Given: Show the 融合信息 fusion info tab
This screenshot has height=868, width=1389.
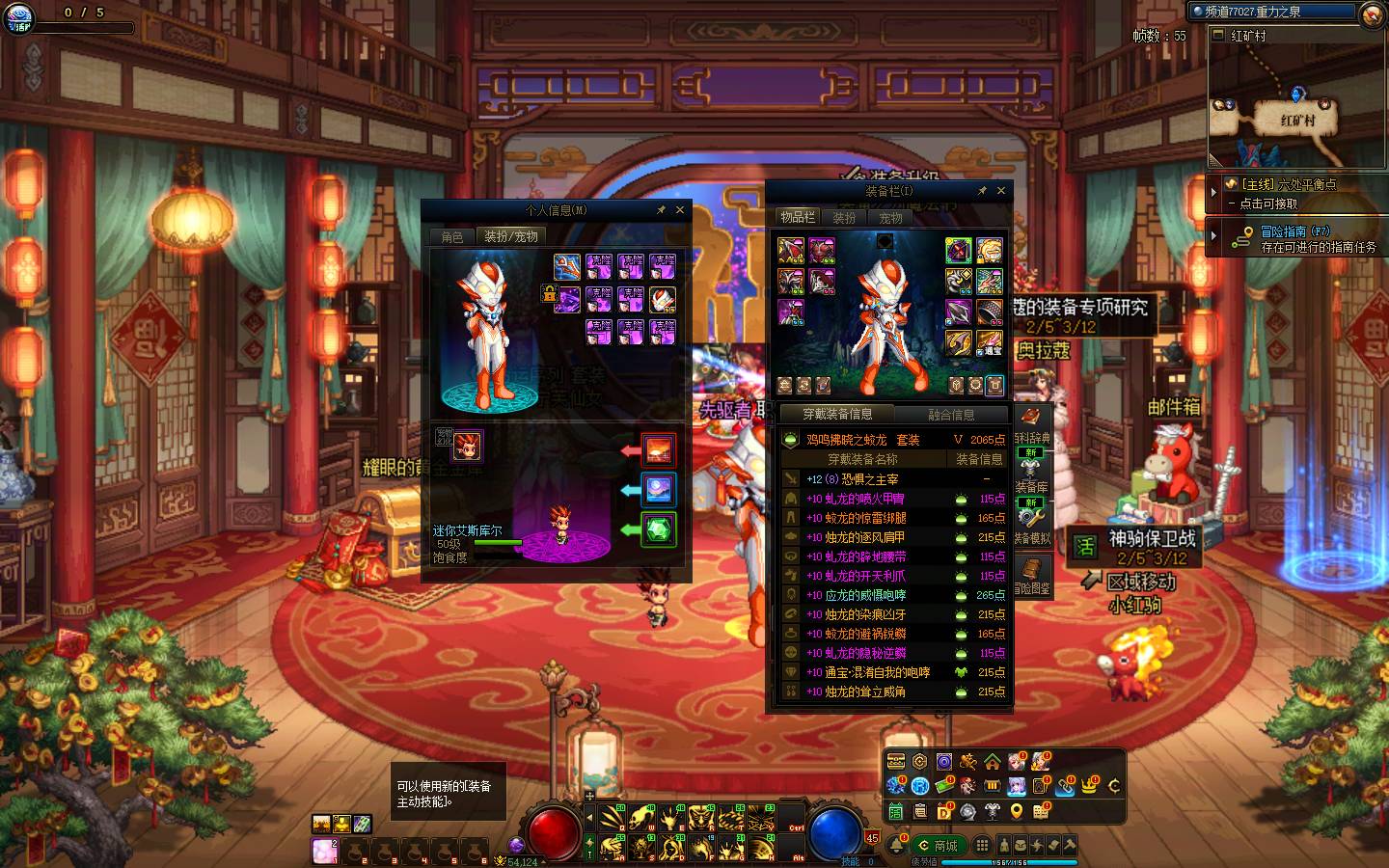Looking at the screenshot, I should click(x=951, y=415).
